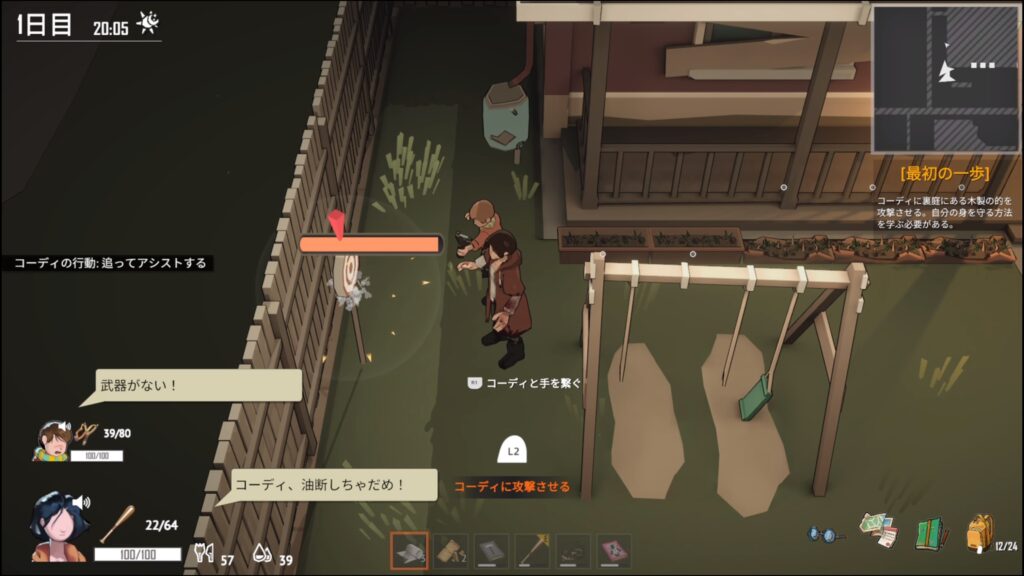Select Cody's portrait

click(52, 440)
